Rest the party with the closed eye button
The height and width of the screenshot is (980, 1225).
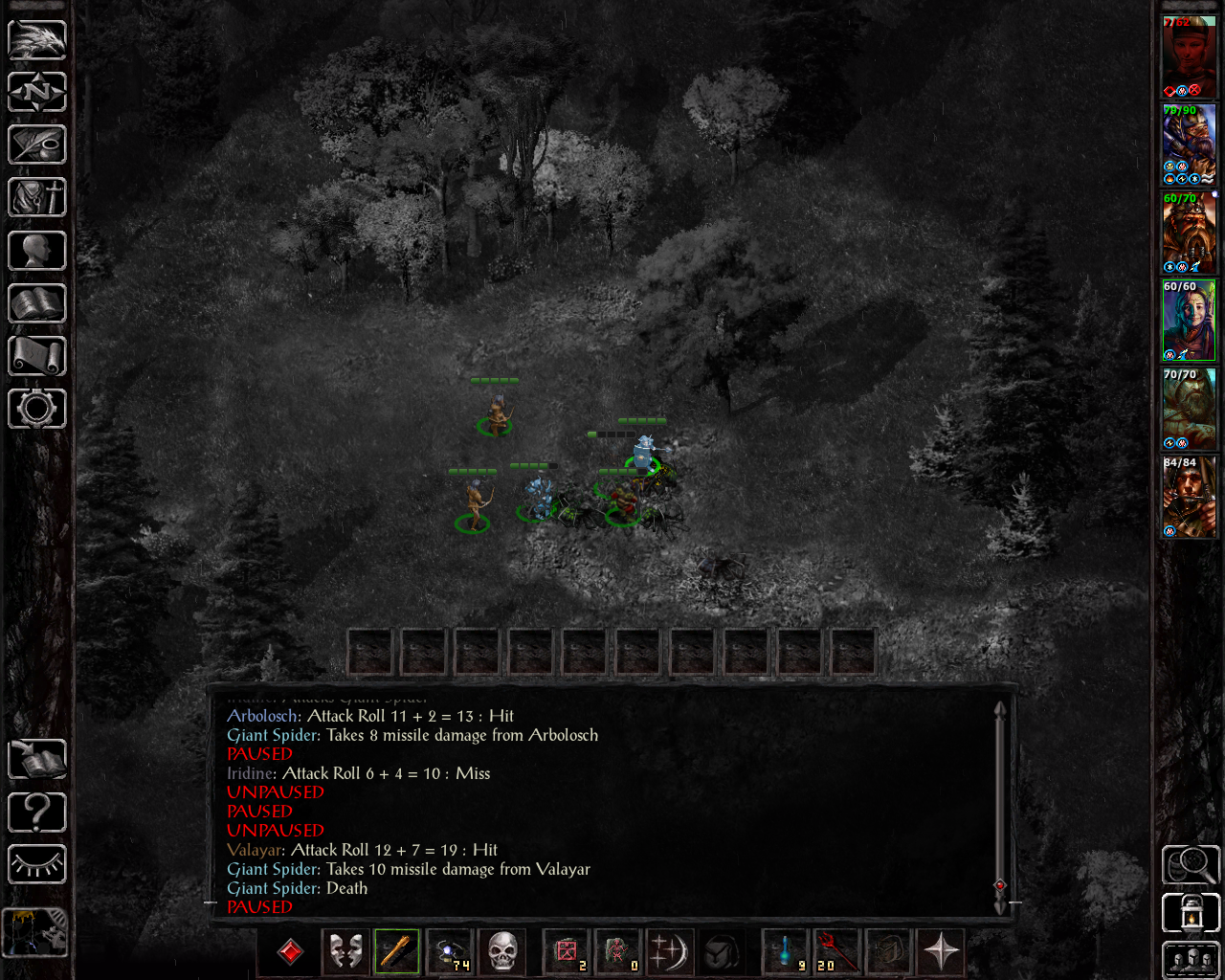click(x=37, y=864)
